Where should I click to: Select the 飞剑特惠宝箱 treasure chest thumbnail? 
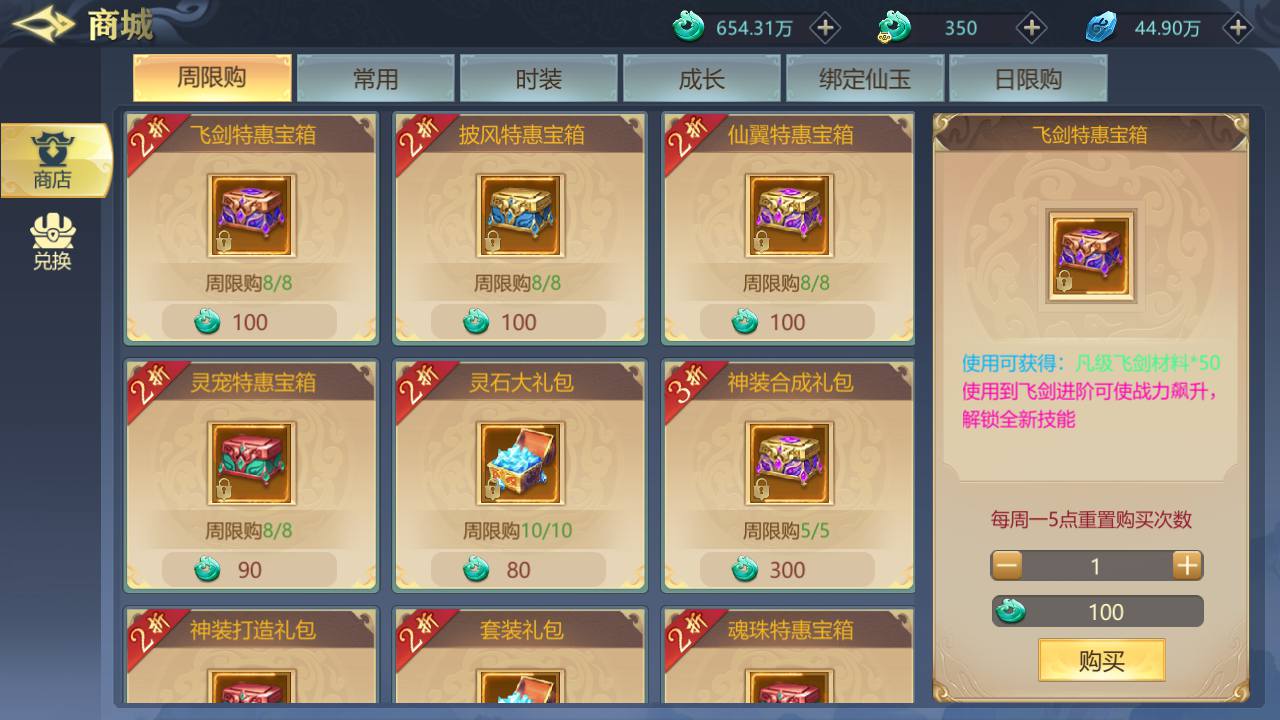coord(251,215)
